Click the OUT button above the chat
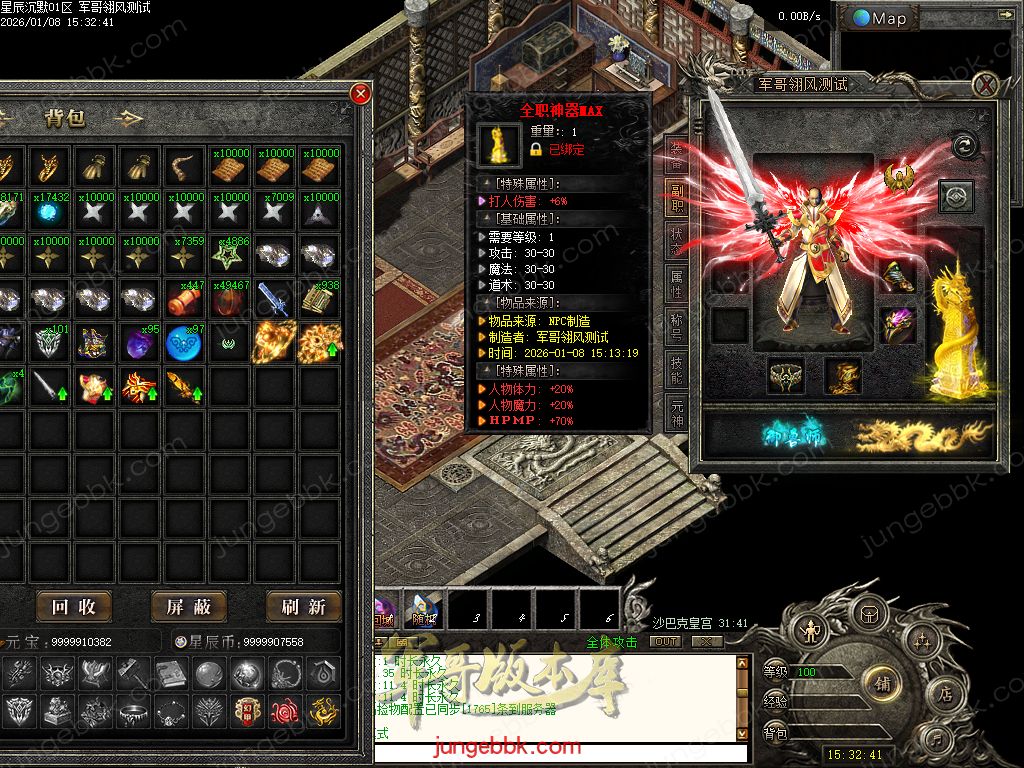 pos(665,642)
